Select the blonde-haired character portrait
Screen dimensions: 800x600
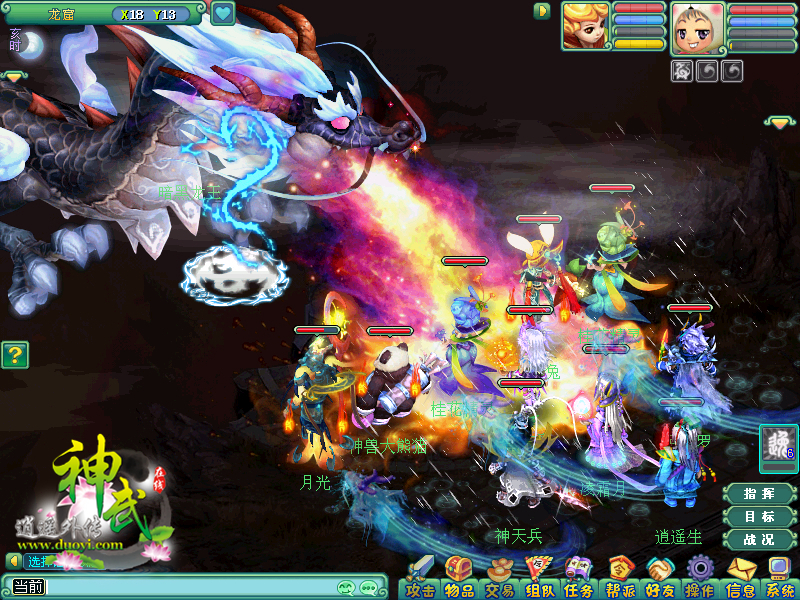pyautogui.click(x=585, y=26)
